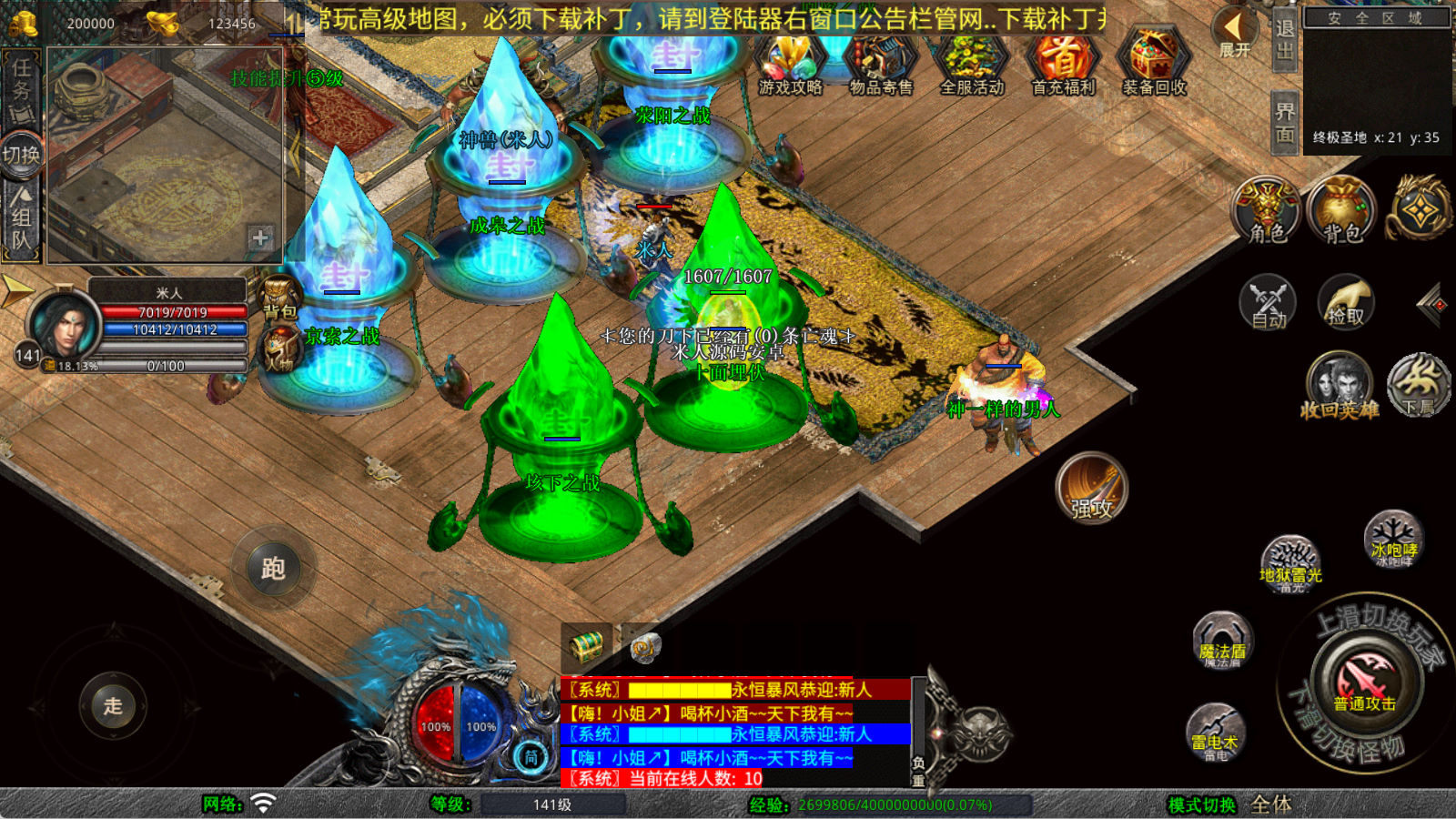Click the minimap plus zoom button
Image resolution: width=1456 pixels, height=819 pixels.
(260, 238)
